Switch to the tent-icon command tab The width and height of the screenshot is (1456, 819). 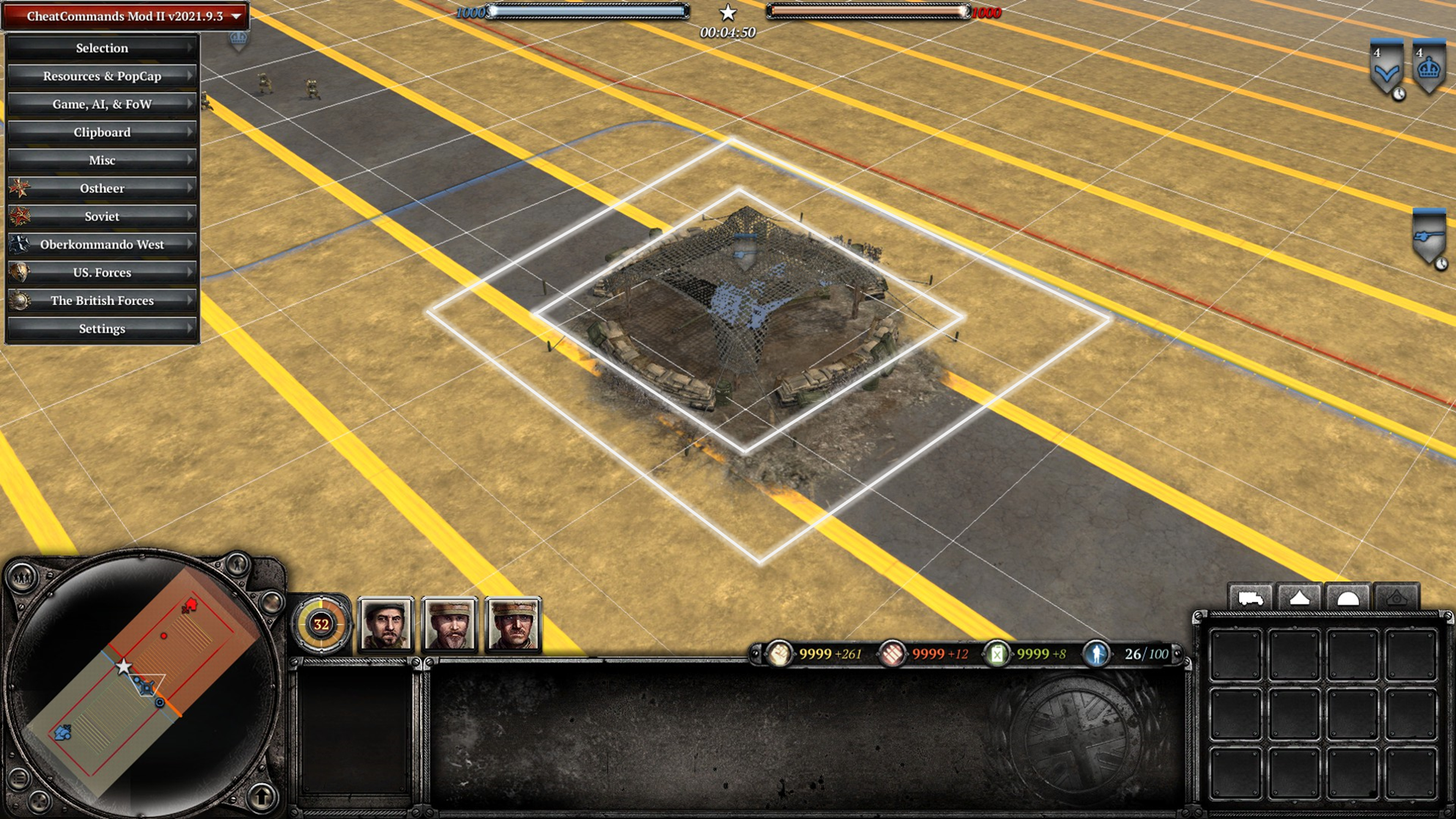coord(1299,598)
